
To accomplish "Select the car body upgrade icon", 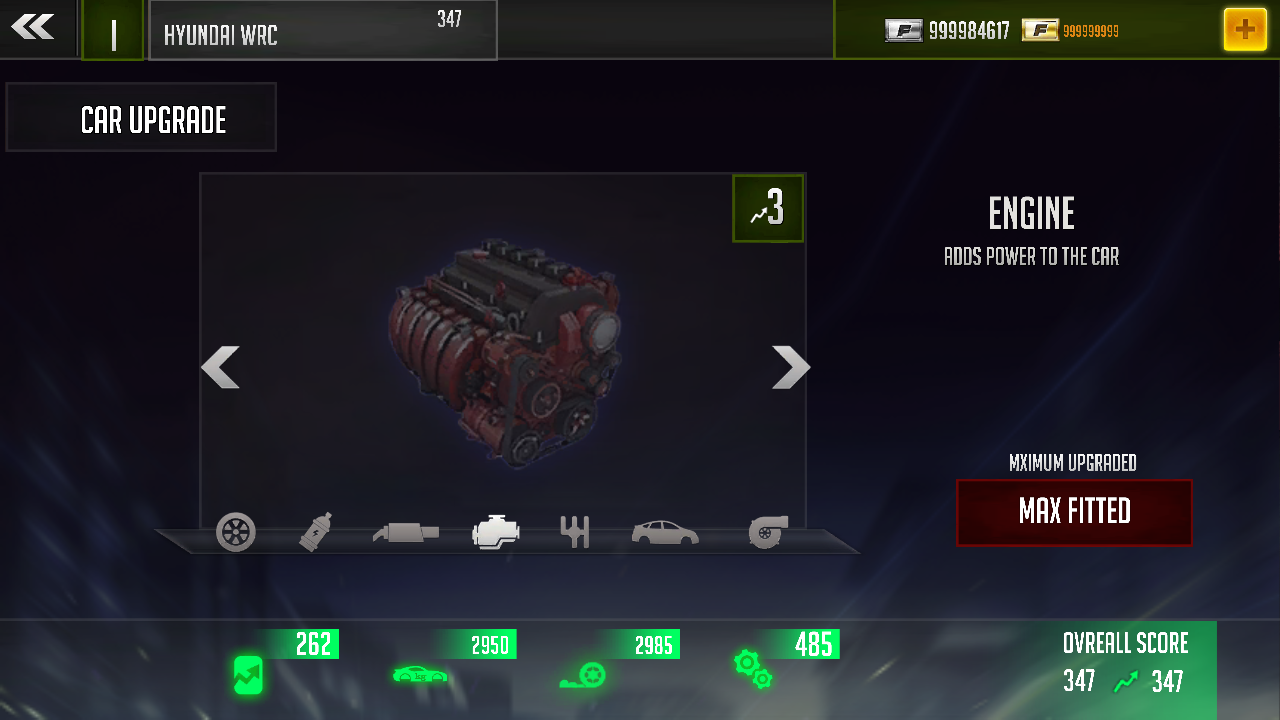I will (664, 532).
